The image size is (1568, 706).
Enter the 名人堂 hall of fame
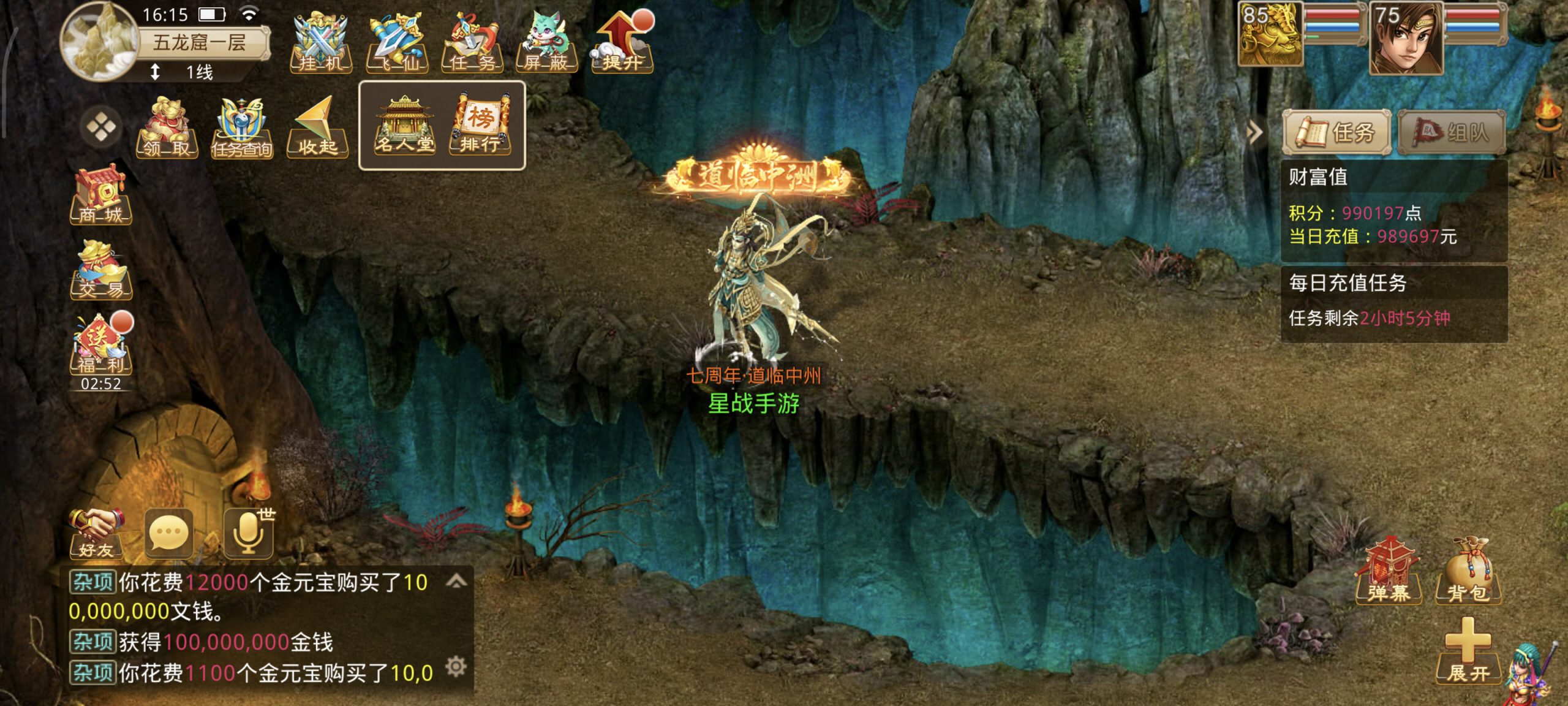pos(404,126)
